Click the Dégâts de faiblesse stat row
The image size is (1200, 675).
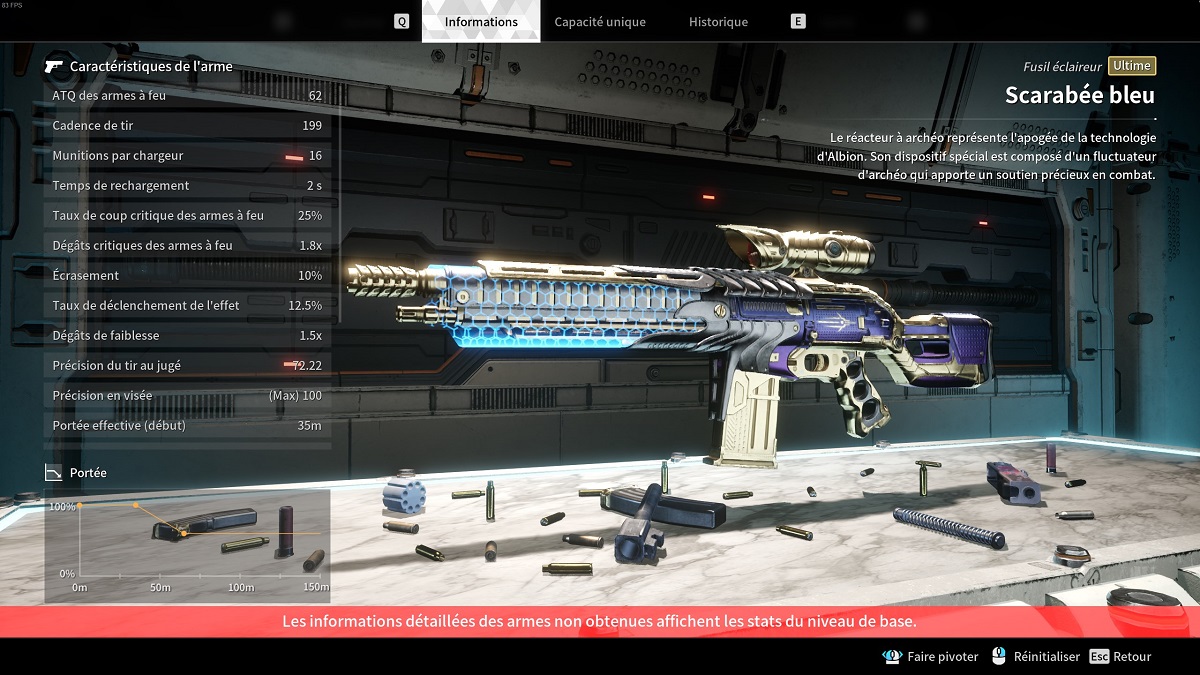187,336
